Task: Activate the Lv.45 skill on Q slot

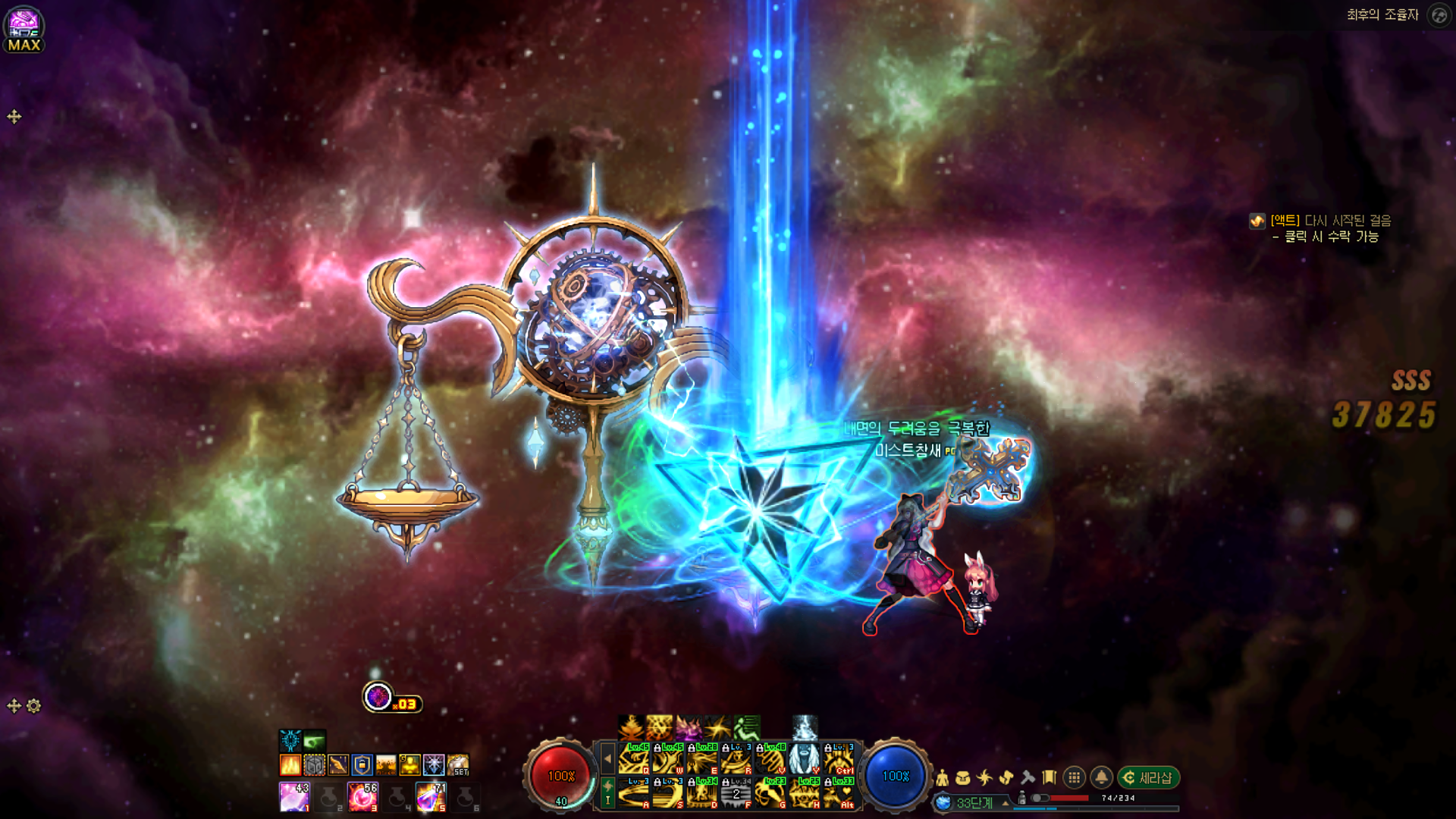Action: point(633,758)
